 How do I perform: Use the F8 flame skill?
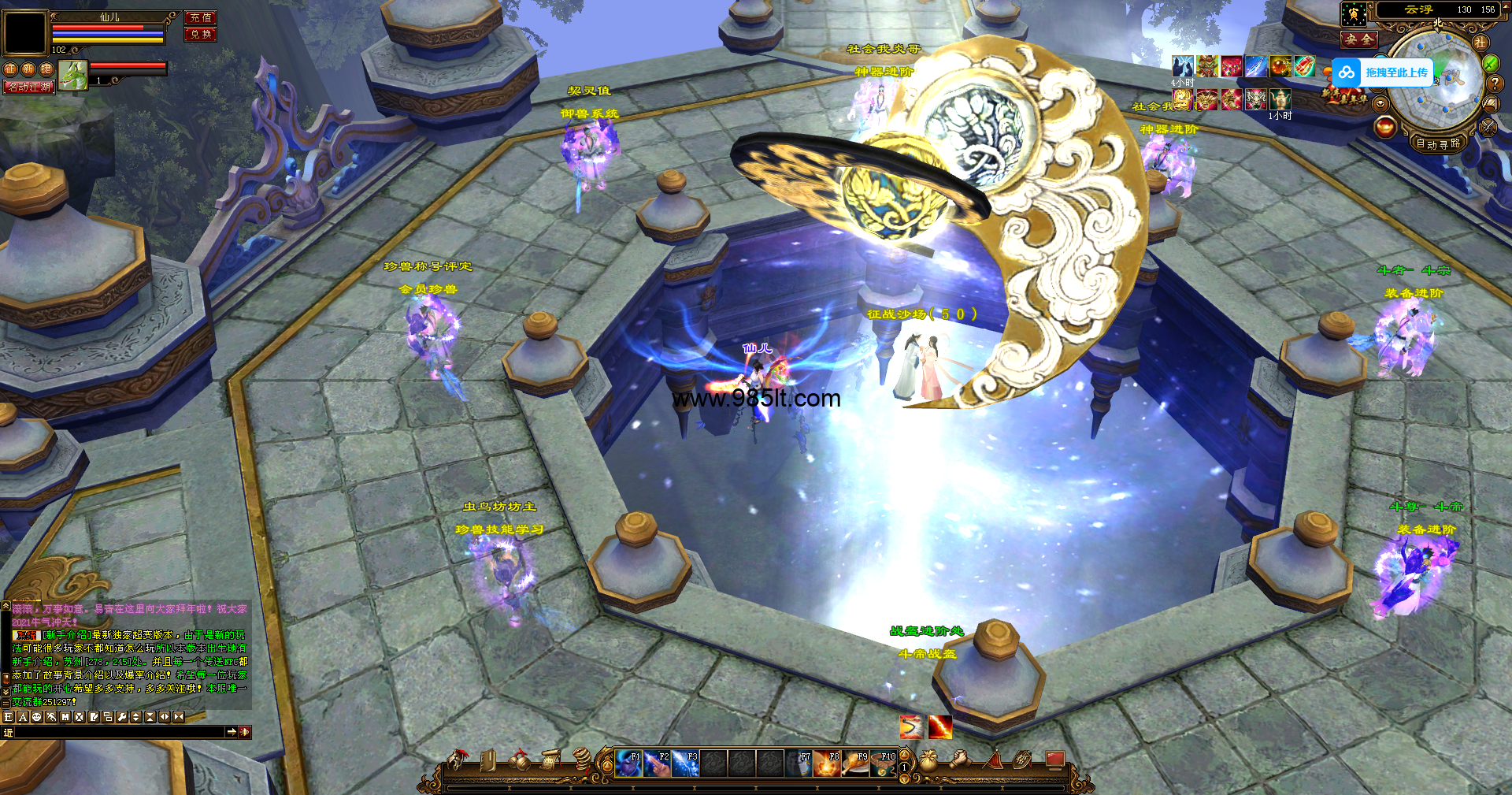[x=827, y=763]
